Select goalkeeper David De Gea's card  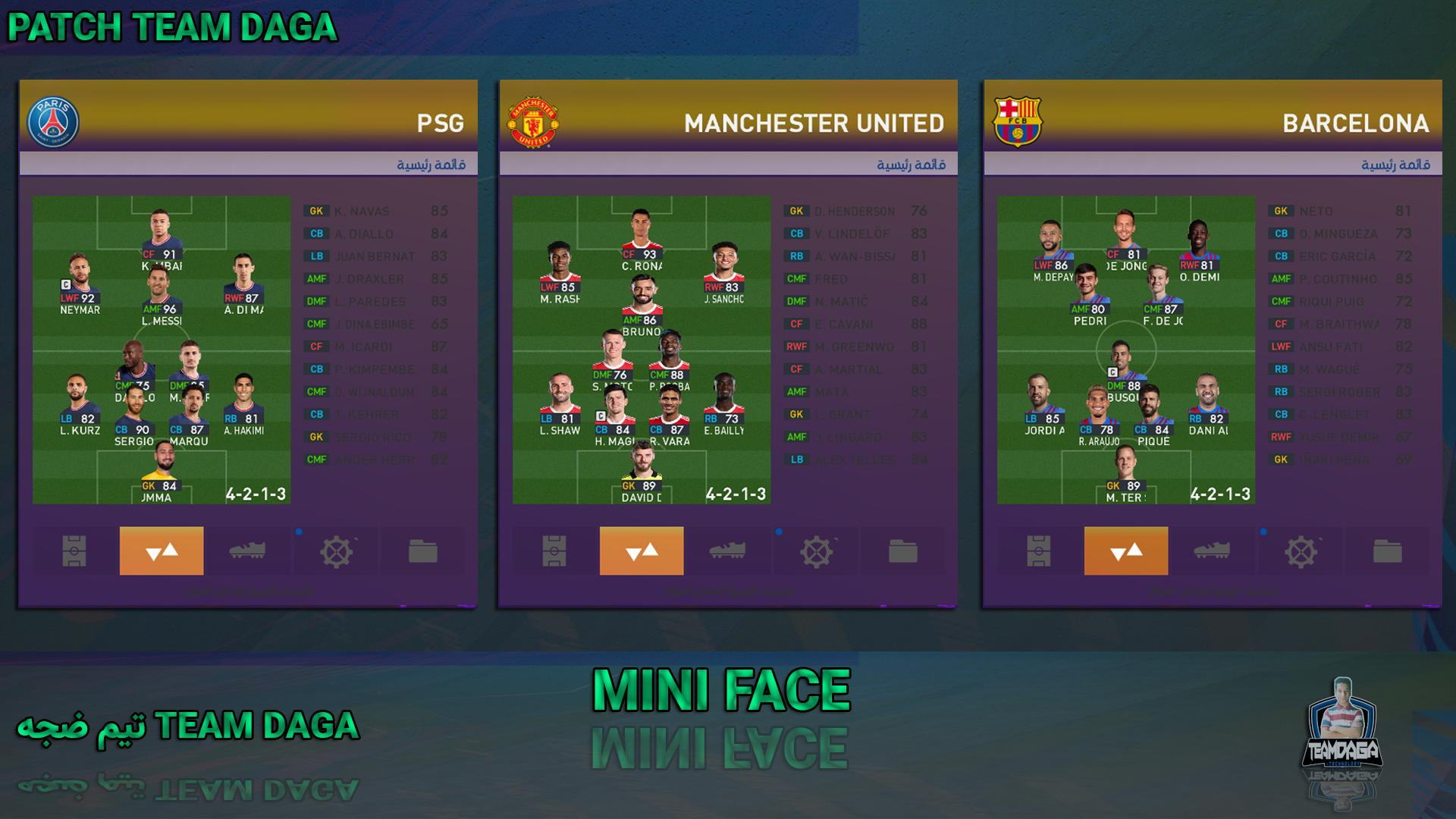642,473
